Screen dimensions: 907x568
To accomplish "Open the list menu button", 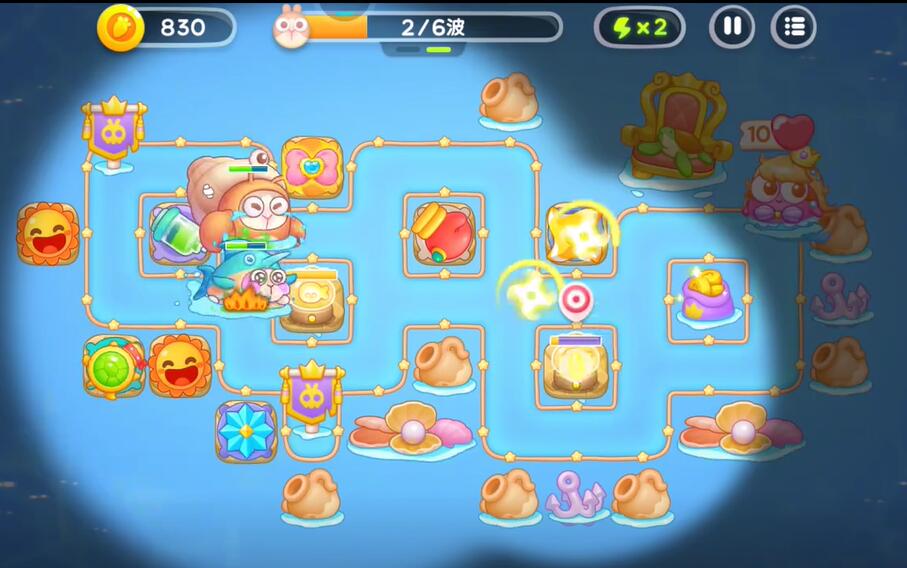I will pyautogui.click(x=794, y=27).
